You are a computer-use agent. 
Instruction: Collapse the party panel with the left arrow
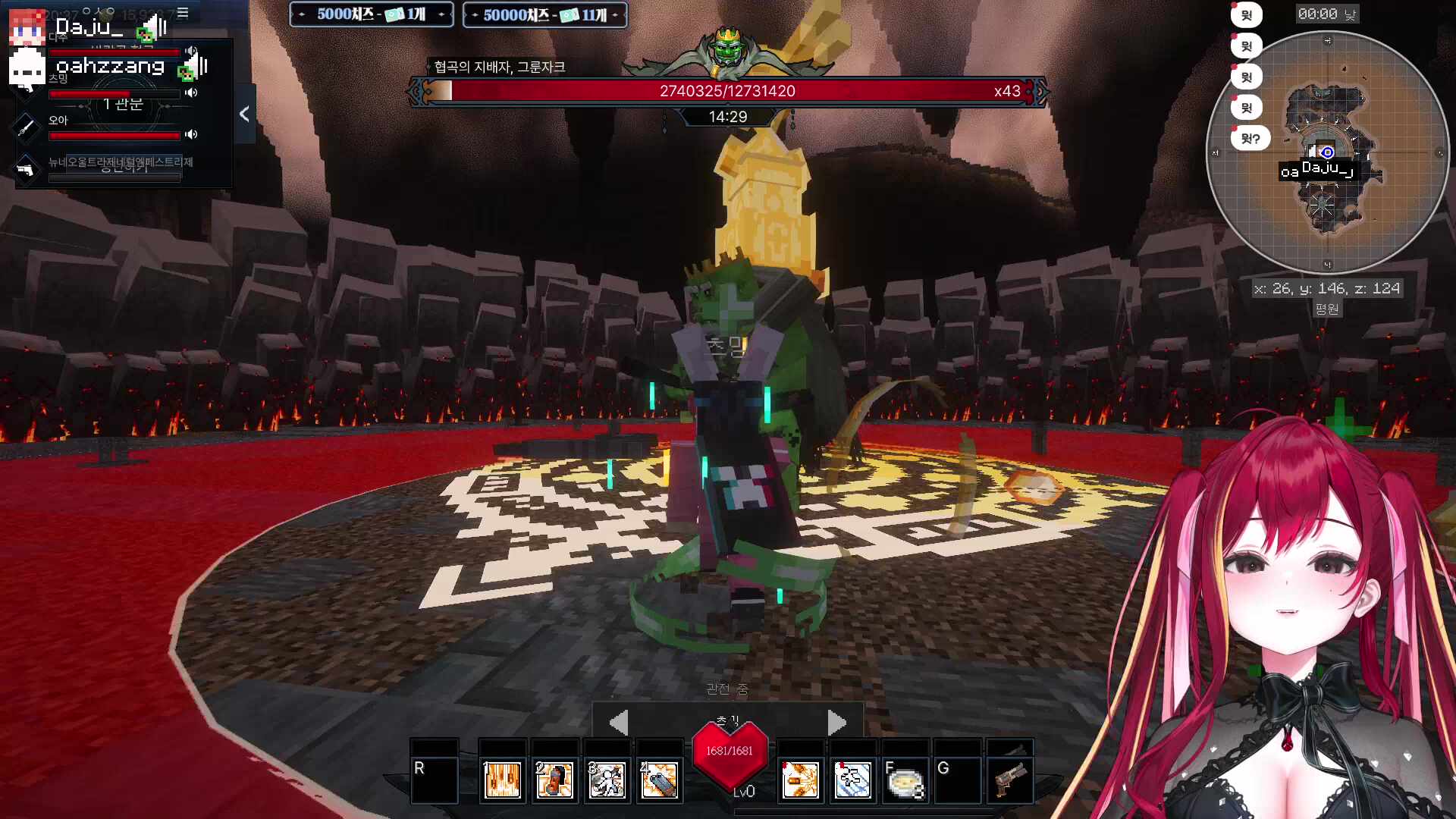244,115
